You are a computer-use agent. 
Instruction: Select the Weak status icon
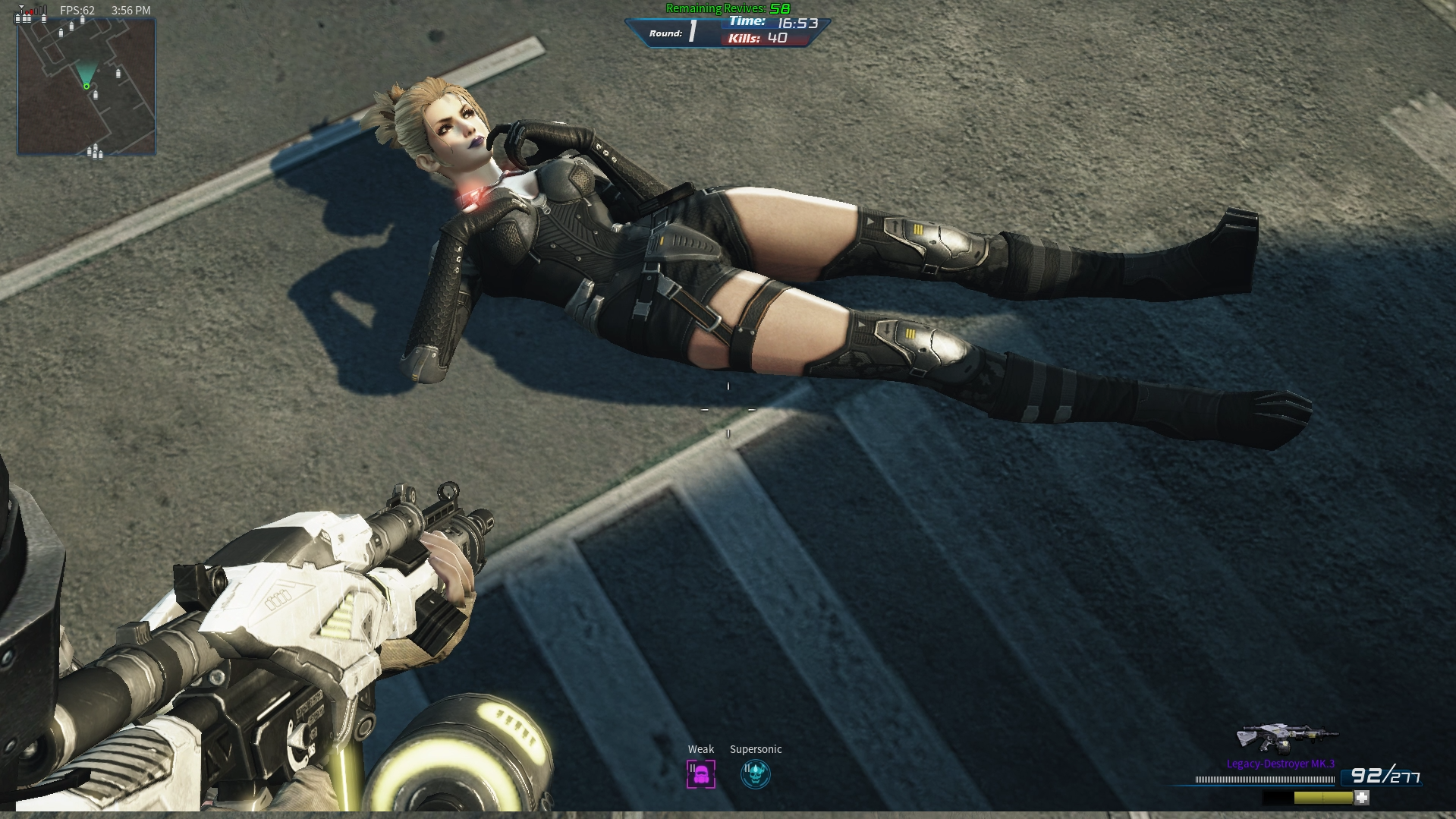[x=700, y=774]
